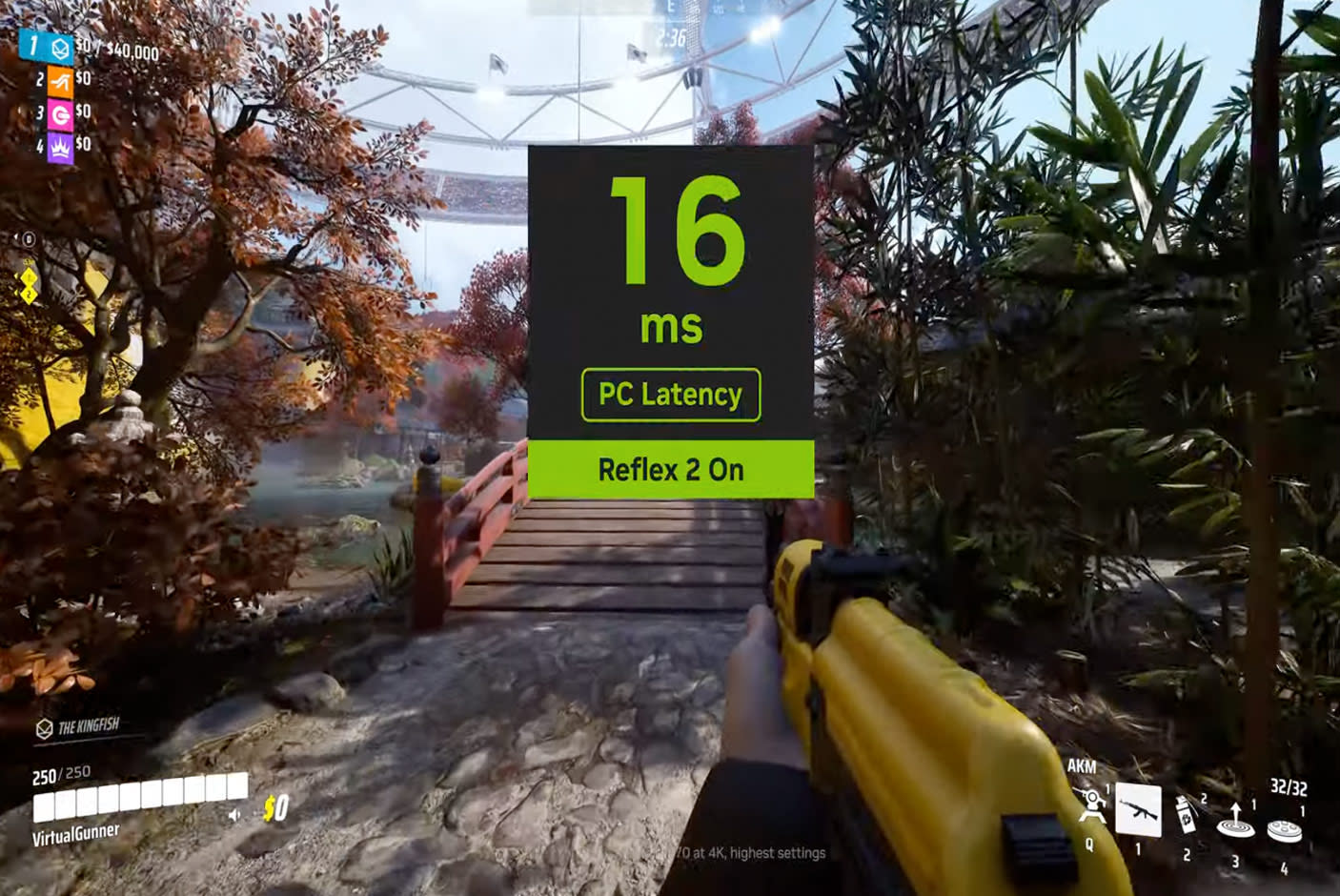Viewport: 1340px width, 896px height.
Task: Activate the guardian turret ability icon
Action: 1092,808
